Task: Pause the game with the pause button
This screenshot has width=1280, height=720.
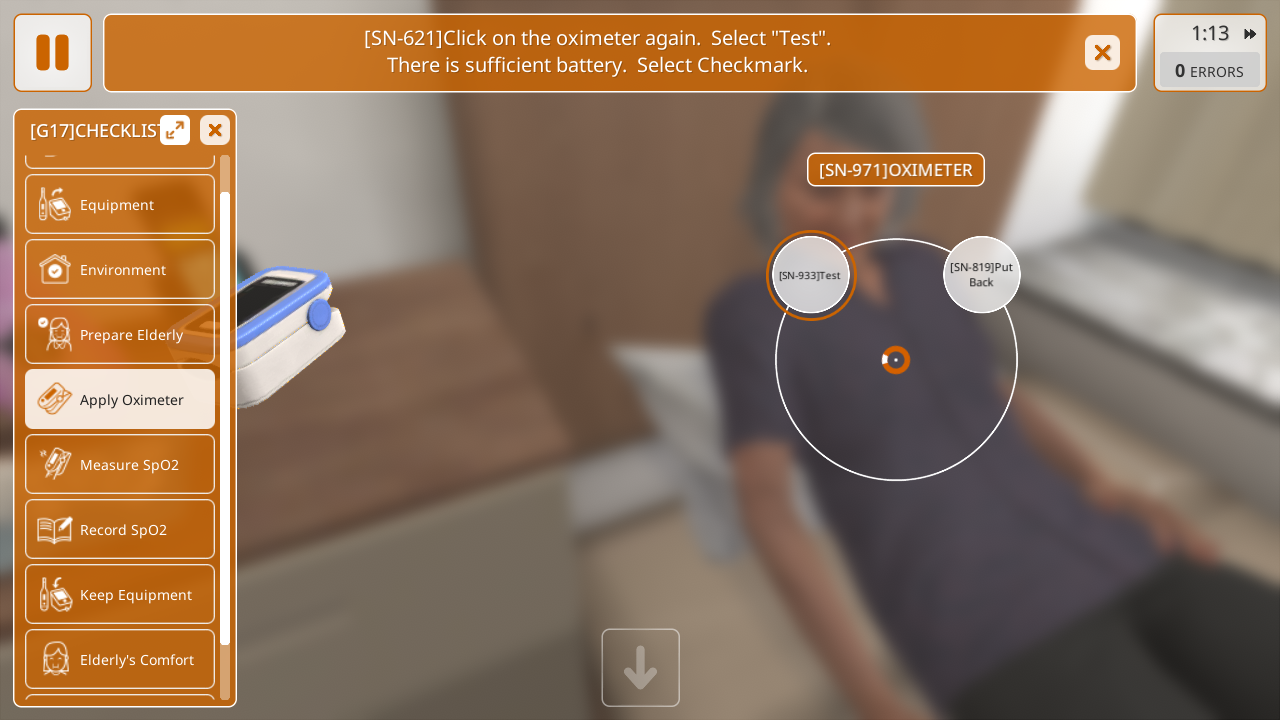Action: (52, 53)
